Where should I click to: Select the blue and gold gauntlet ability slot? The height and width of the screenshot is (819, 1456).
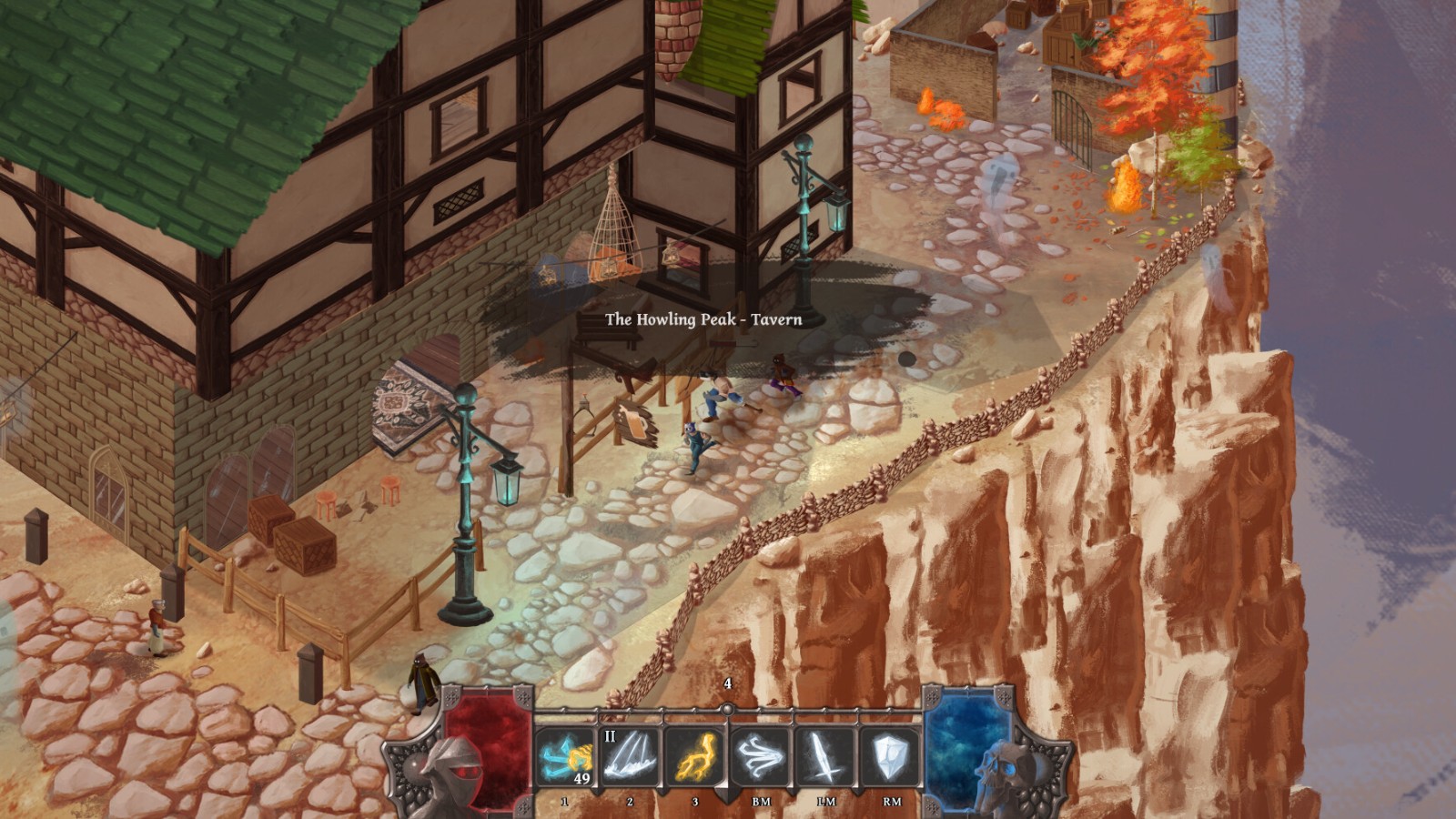566,757
